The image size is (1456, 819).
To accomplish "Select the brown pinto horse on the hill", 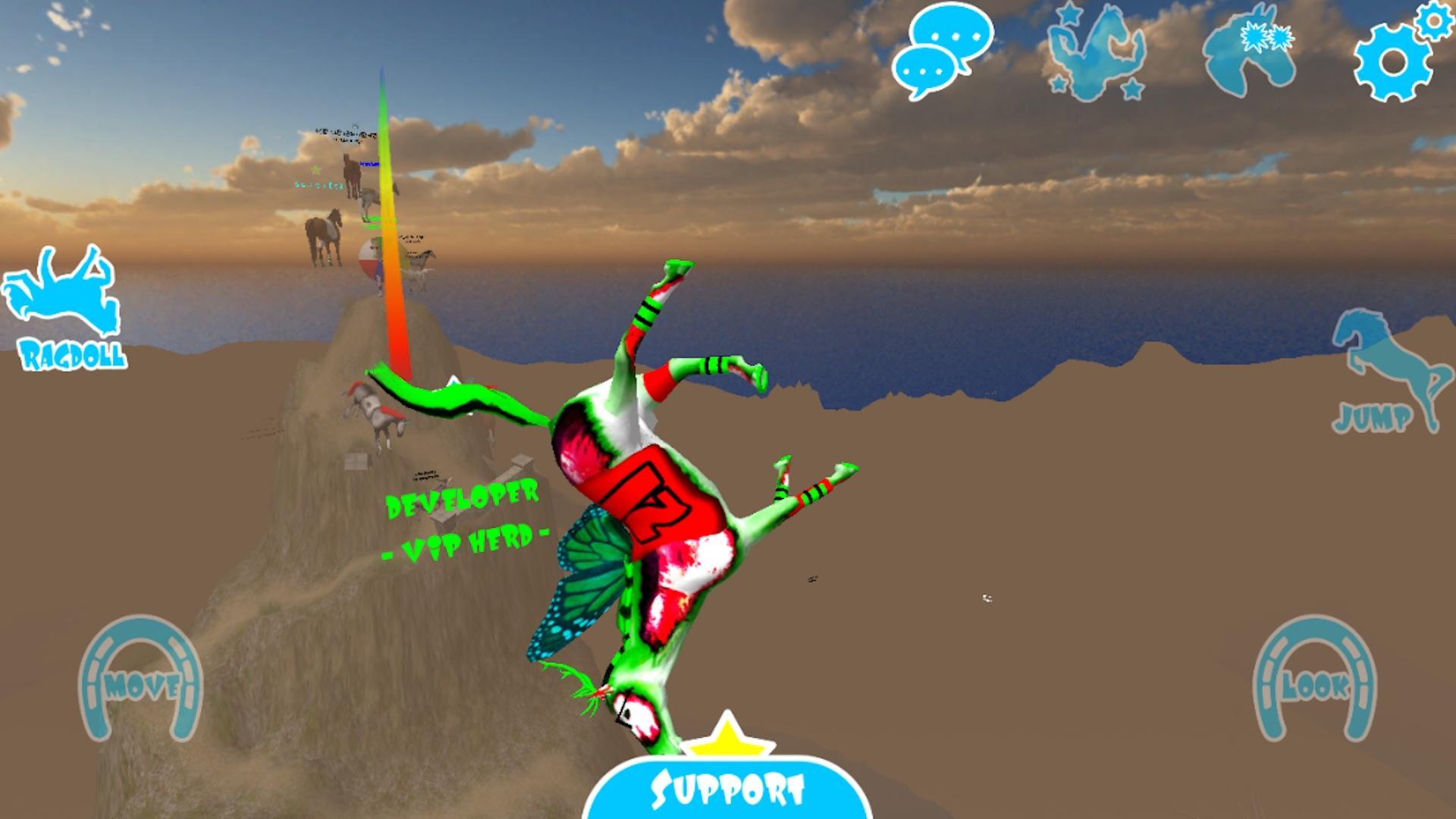I will coord(325,232).
